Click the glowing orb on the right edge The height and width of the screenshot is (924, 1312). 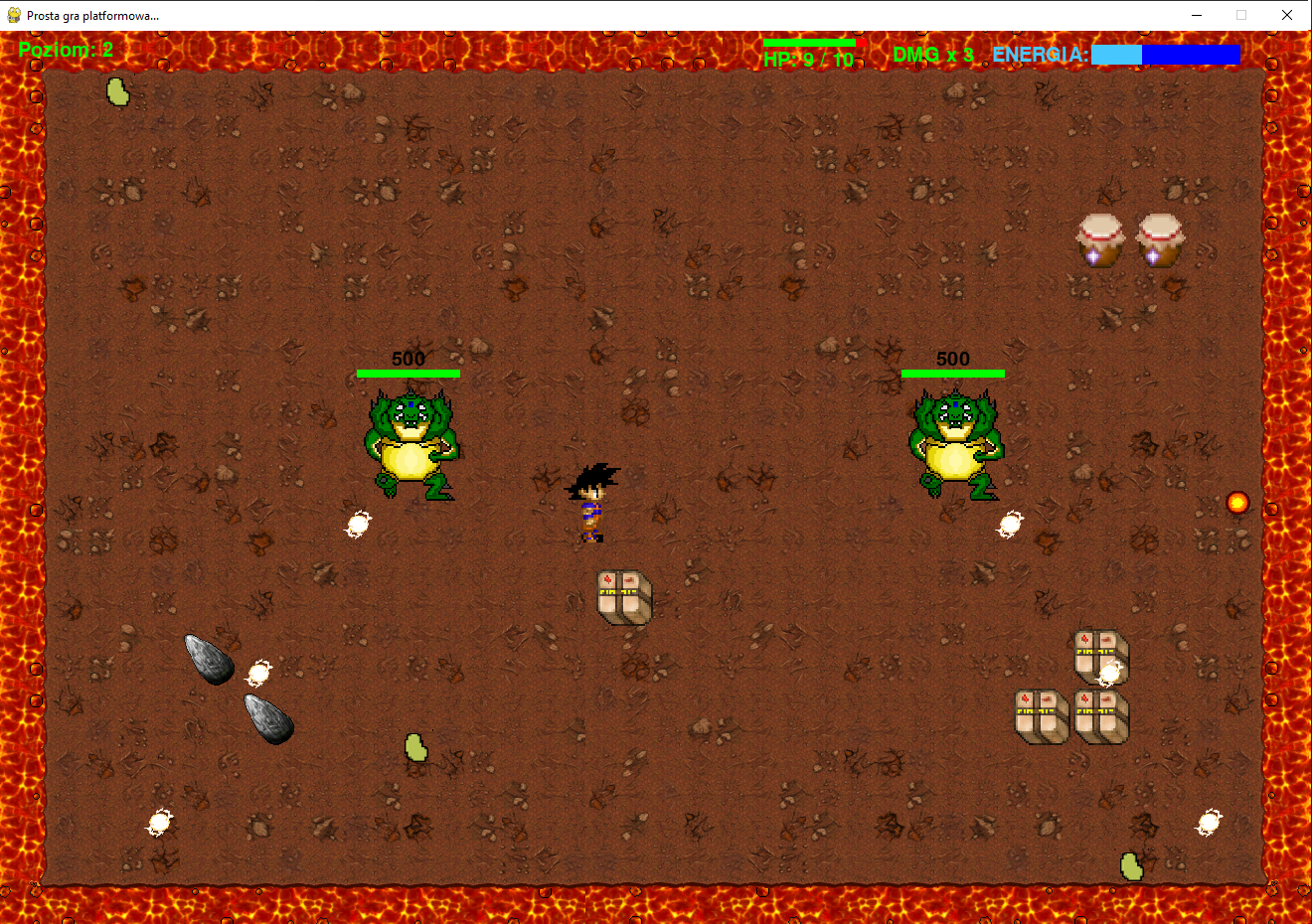coord(1236,502)
